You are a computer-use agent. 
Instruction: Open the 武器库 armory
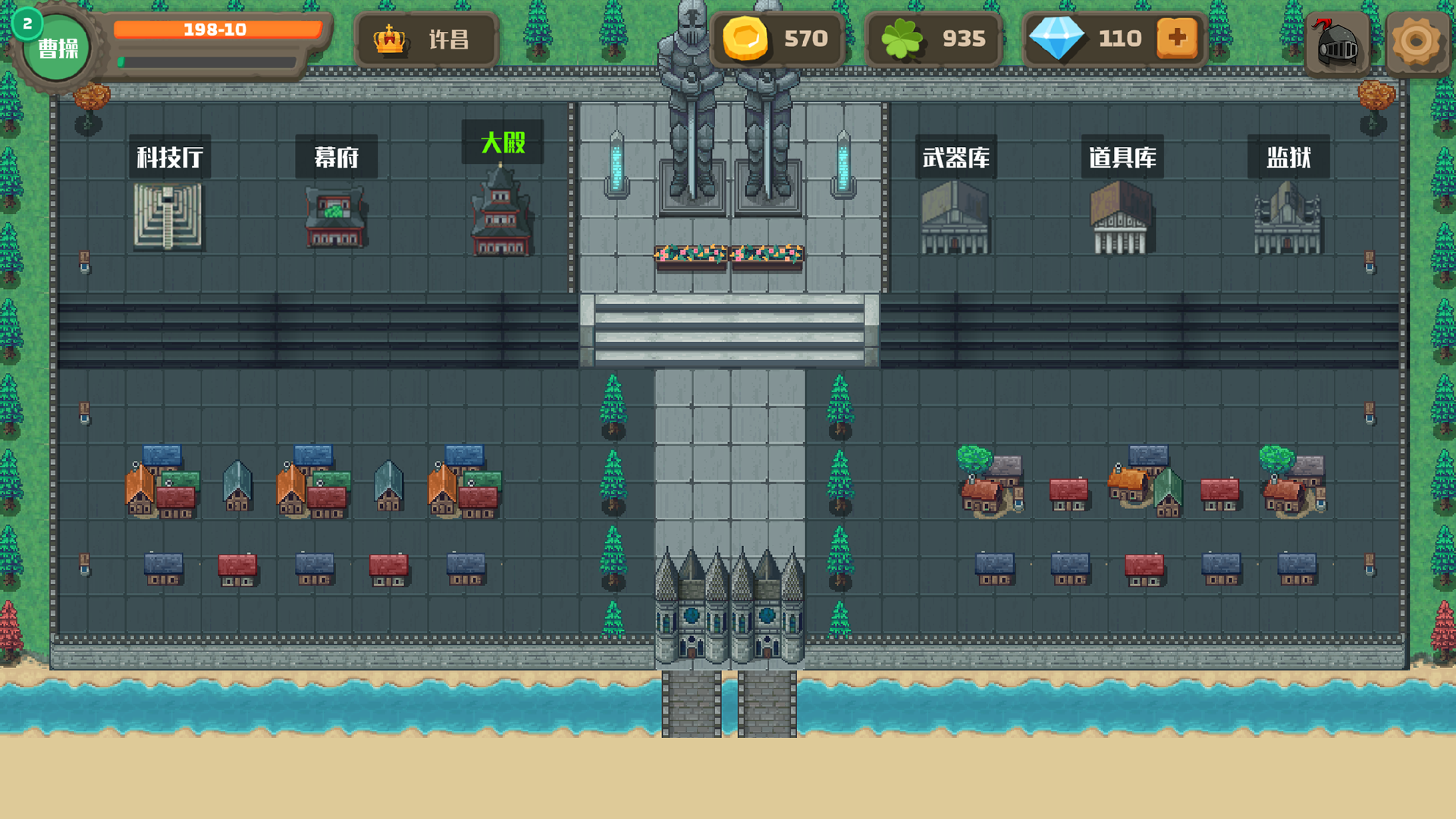pyautogui.click(x=955, y=218)
